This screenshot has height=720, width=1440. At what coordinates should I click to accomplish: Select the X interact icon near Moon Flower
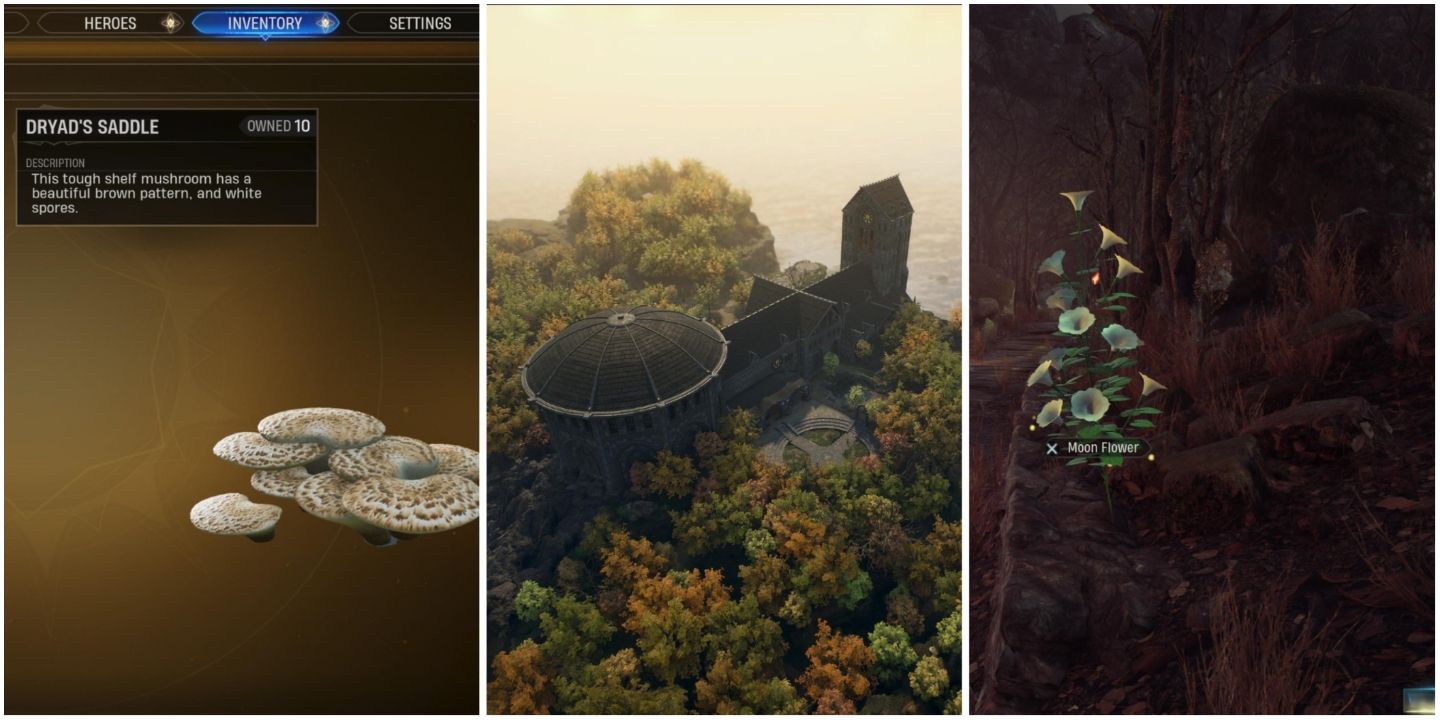pos(1051,448)
